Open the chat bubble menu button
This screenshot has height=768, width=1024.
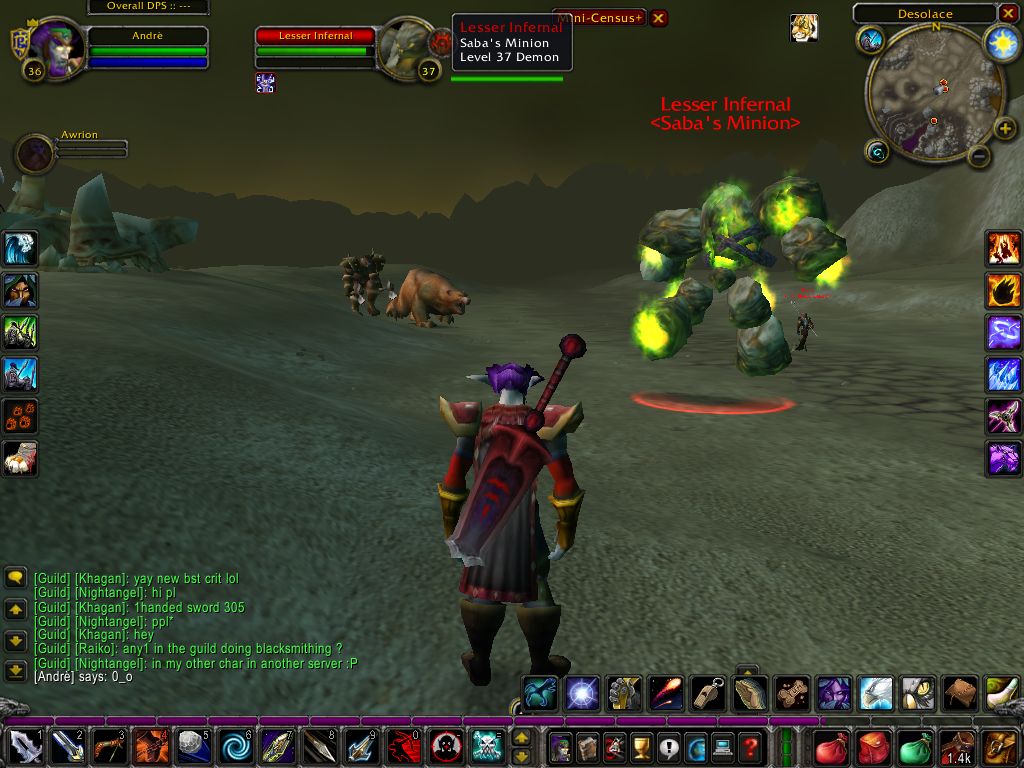pos(16,577)
